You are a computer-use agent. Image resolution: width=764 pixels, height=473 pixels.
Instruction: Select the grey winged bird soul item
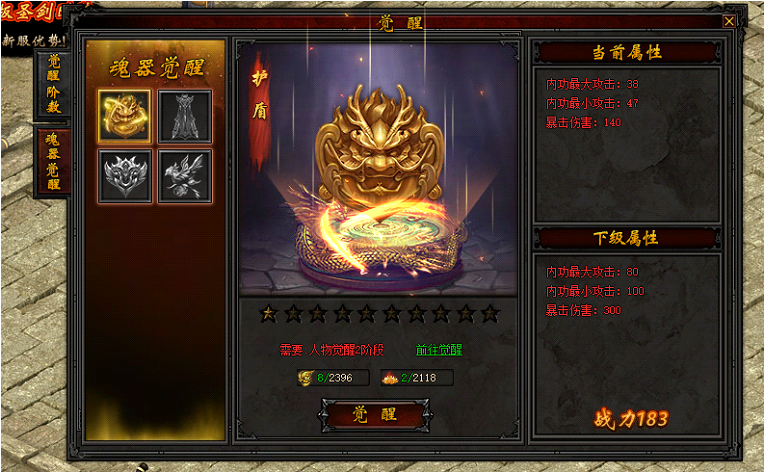pyautogui.click(x=185, y=176)
